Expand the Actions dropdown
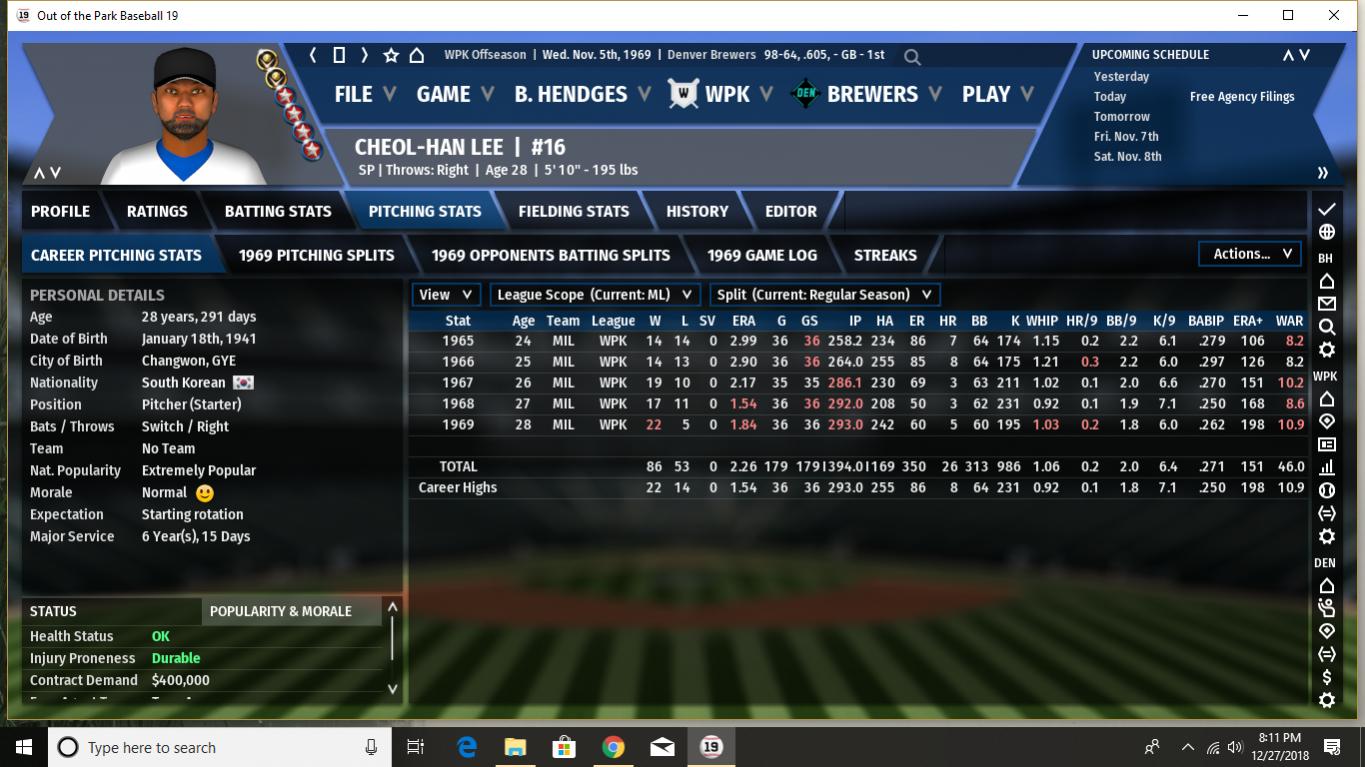 (x=1251, y=254)
